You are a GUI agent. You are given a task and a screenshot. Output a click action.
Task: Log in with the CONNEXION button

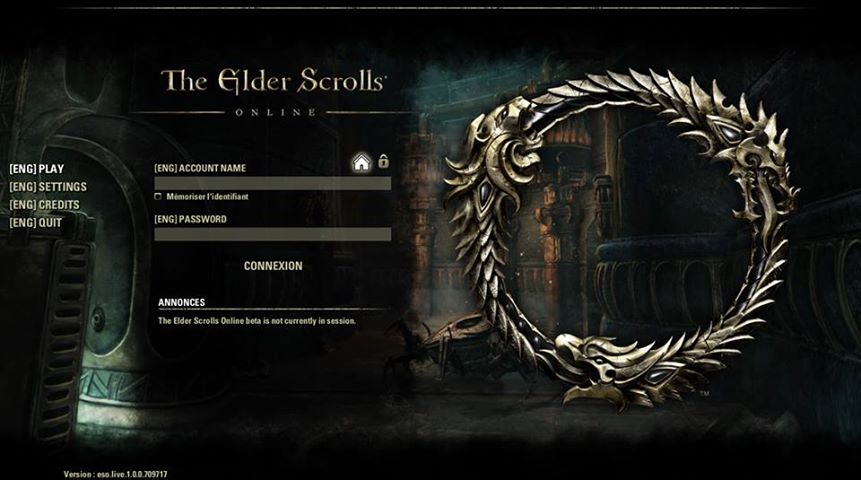(273, 266)
